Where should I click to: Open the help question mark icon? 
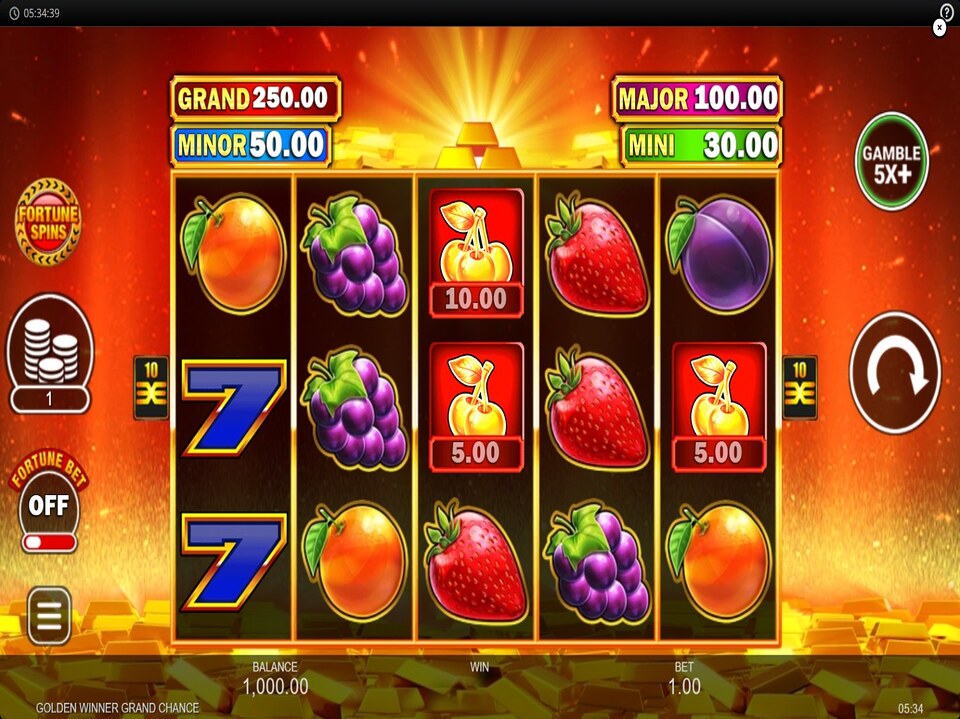point(947,11)
